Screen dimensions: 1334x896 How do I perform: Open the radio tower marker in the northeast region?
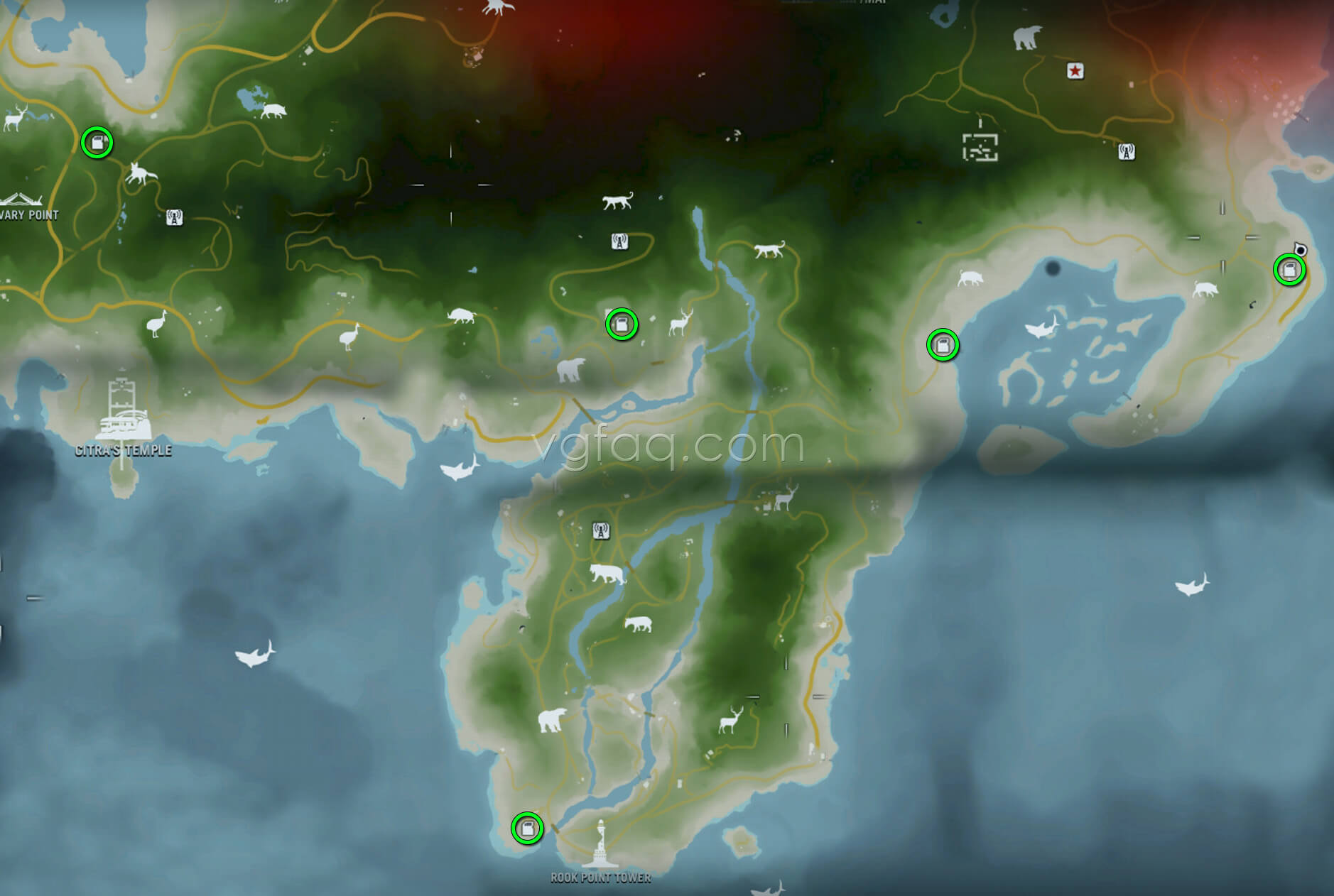[1127, 151]
